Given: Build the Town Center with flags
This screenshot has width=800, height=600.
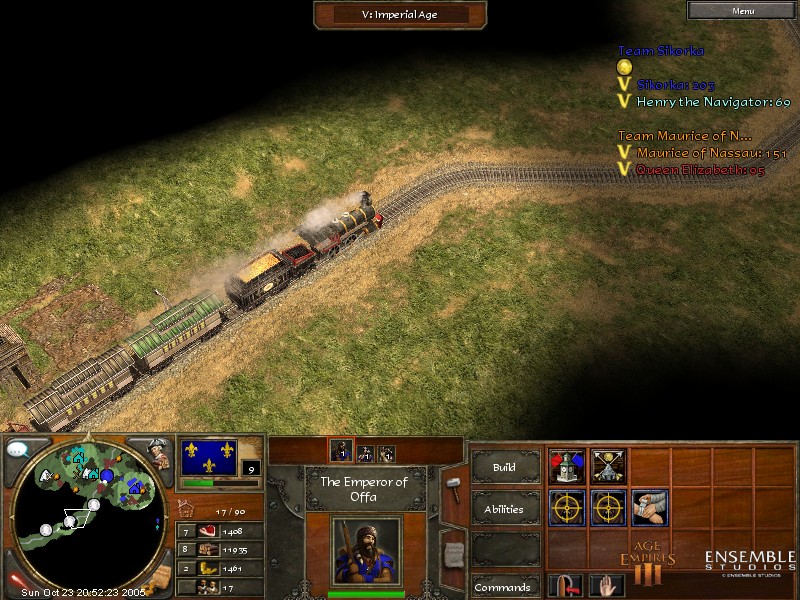Looking at the screenshot, I should [x=567, y=465].
